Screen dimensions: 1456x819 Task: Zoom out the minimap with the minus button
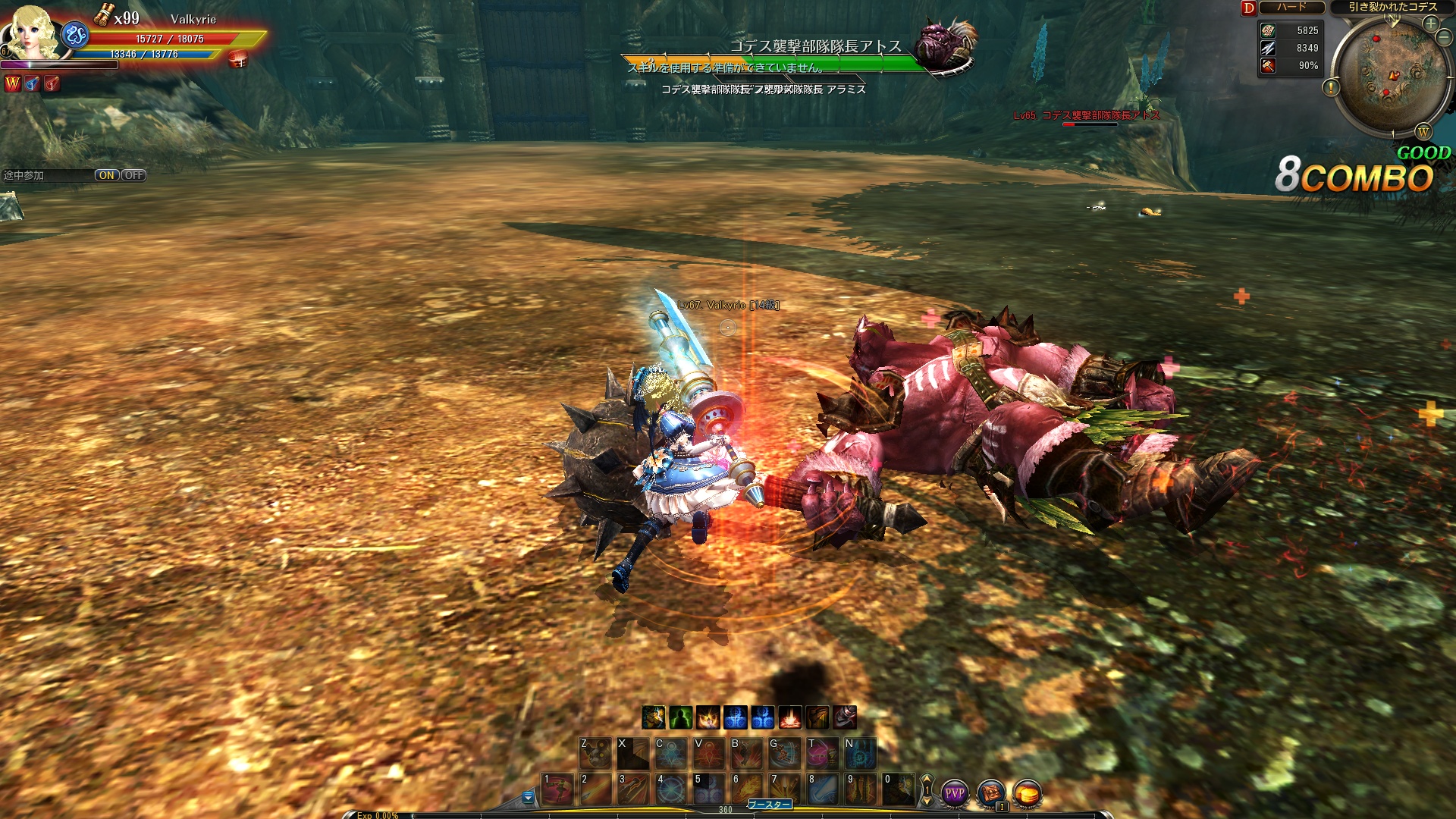pyautogui.click(x=1444, y=38)
